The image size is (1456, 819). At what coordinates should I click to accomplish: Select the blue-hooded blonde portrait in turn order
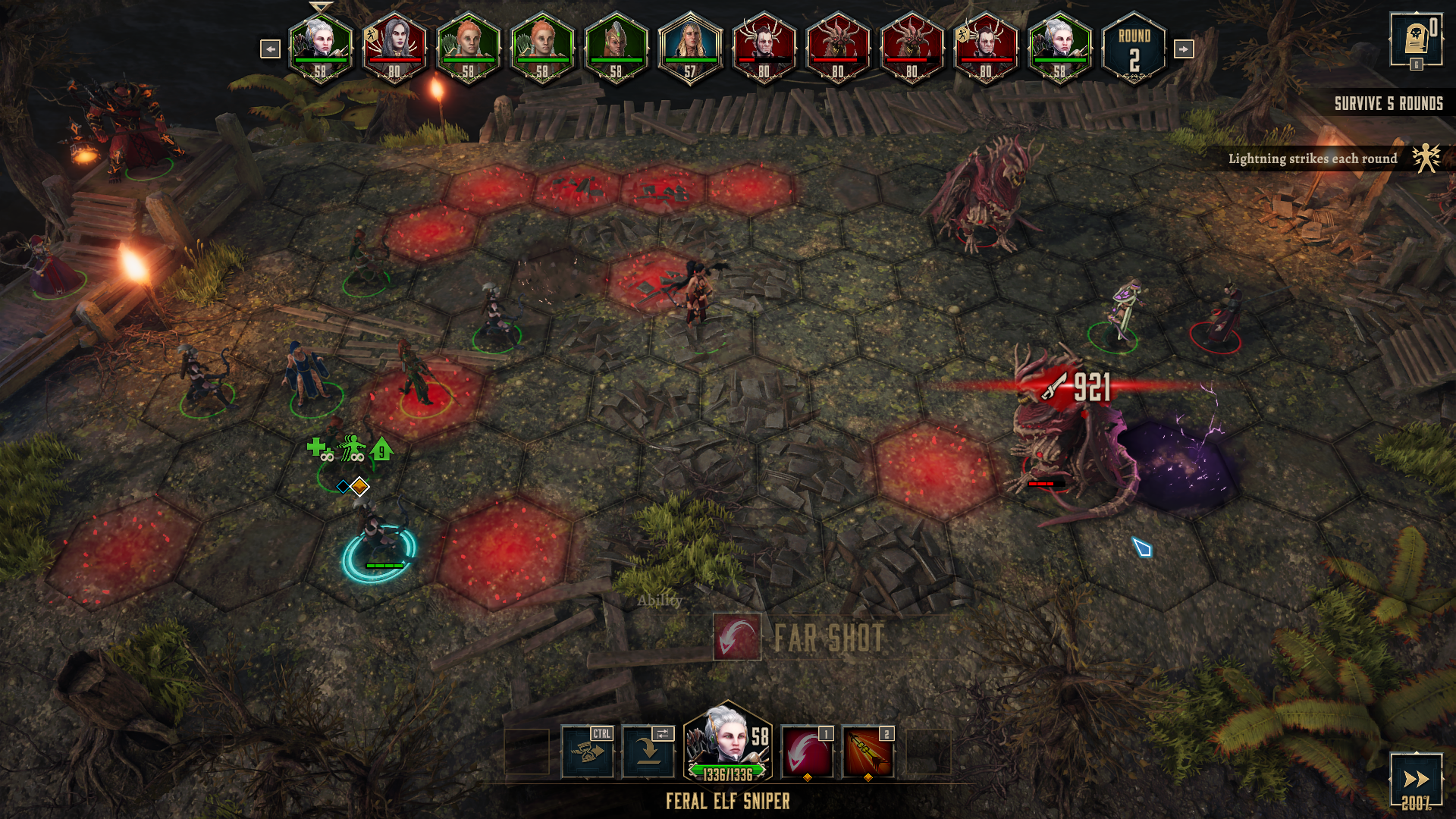689,47
